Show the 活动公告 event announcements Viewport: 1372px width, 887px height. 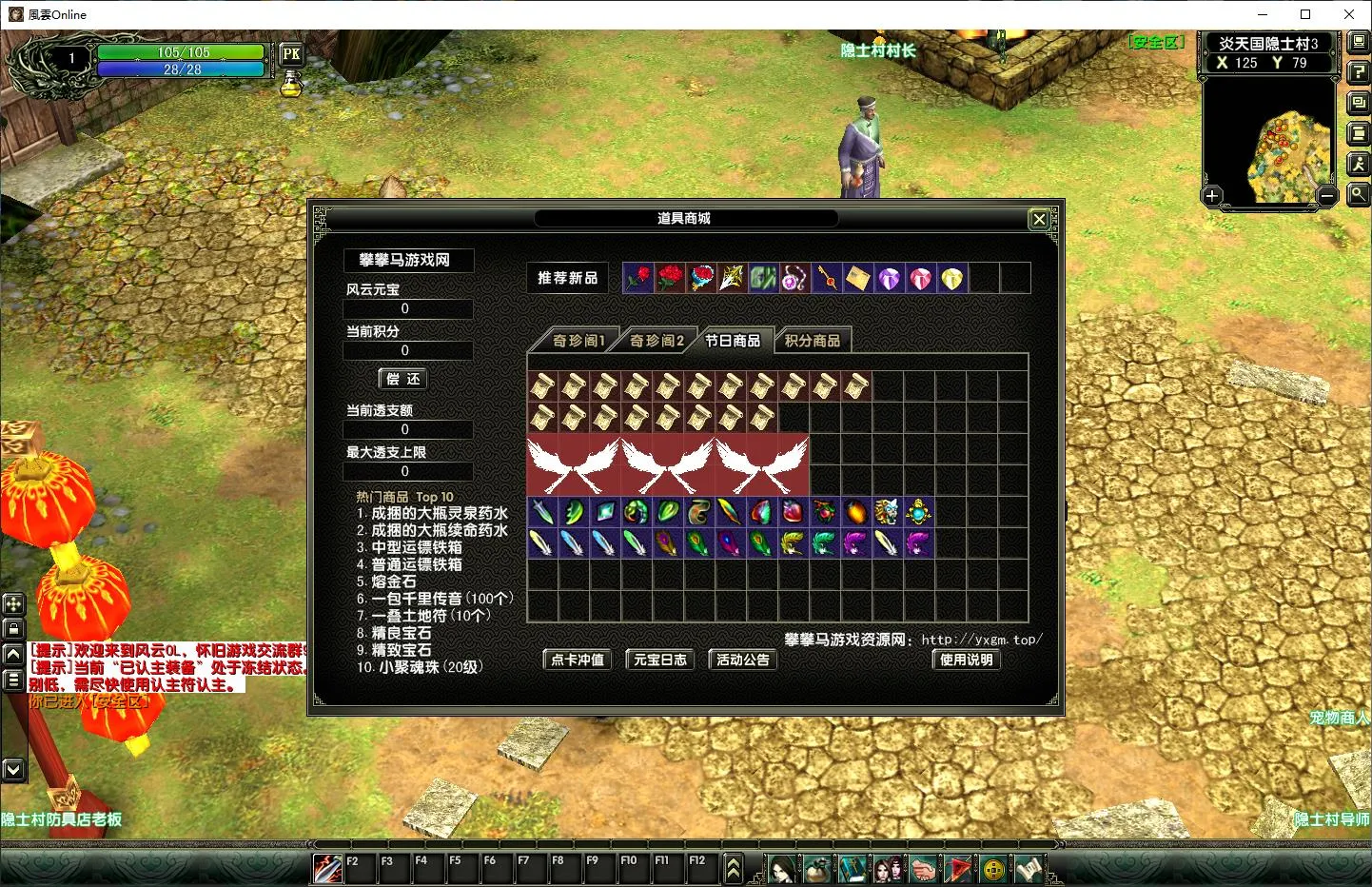pos(743,660)
